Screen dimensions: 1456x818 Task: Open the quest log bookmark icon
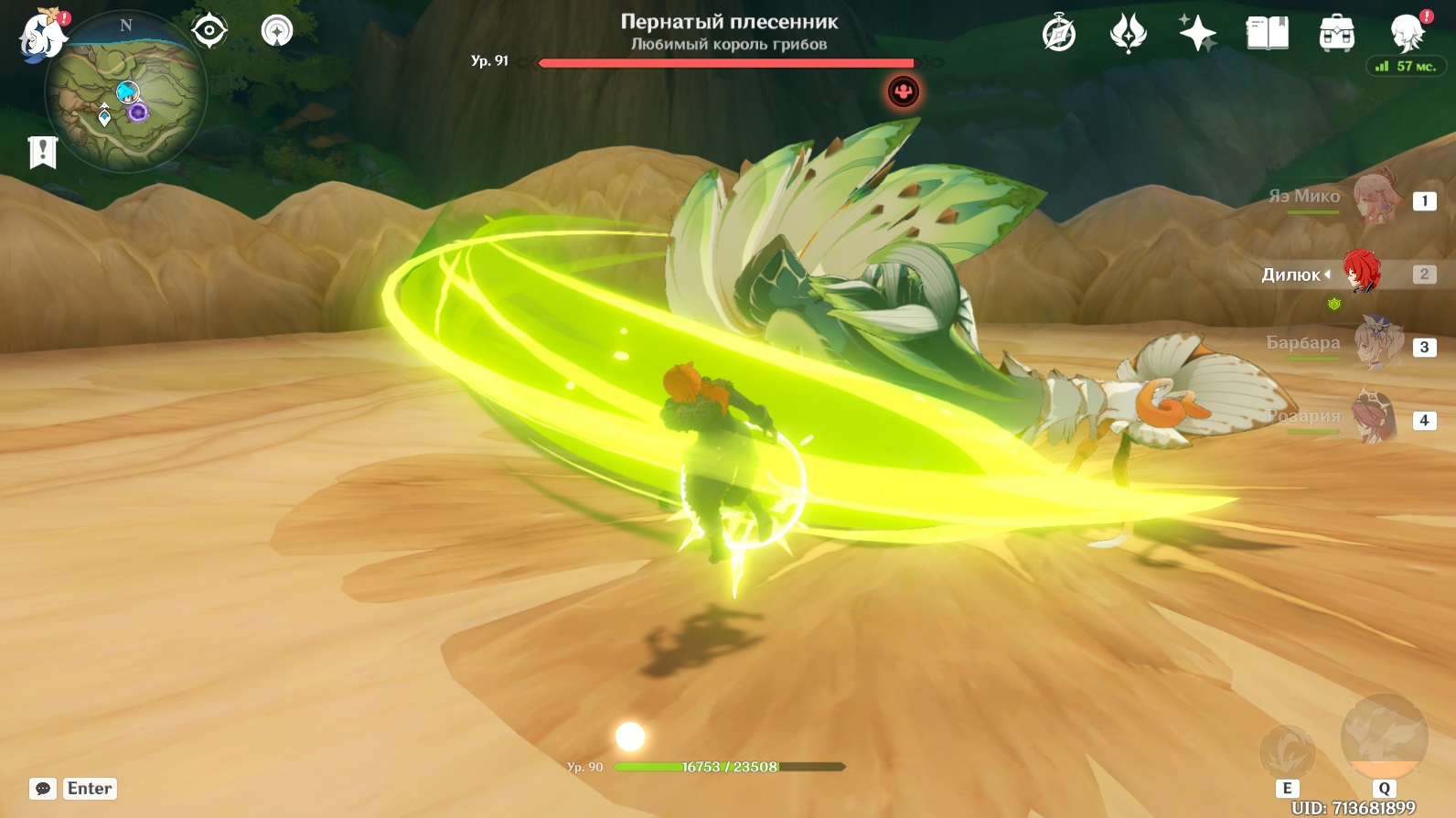[43, 152]
